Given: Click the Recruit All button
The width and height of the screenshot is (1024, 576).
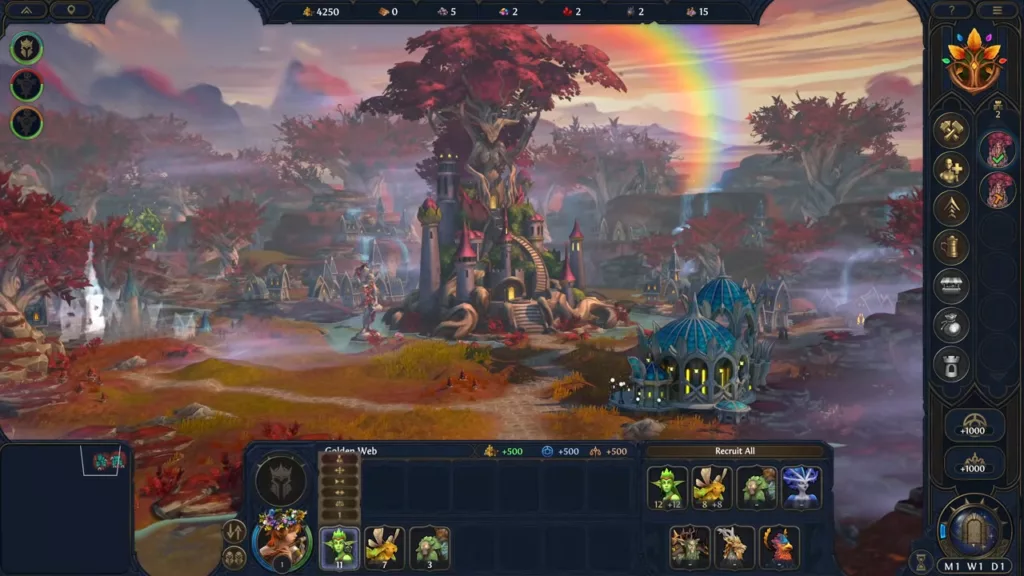Looking at the screenshot, I should [x=735, y=451].
